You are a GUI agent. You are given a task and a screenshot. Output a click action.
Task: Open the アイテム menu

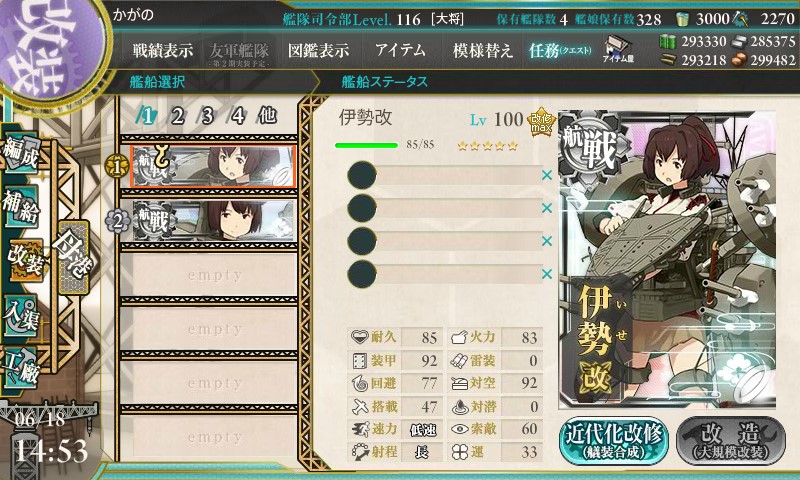coord(400,51)
